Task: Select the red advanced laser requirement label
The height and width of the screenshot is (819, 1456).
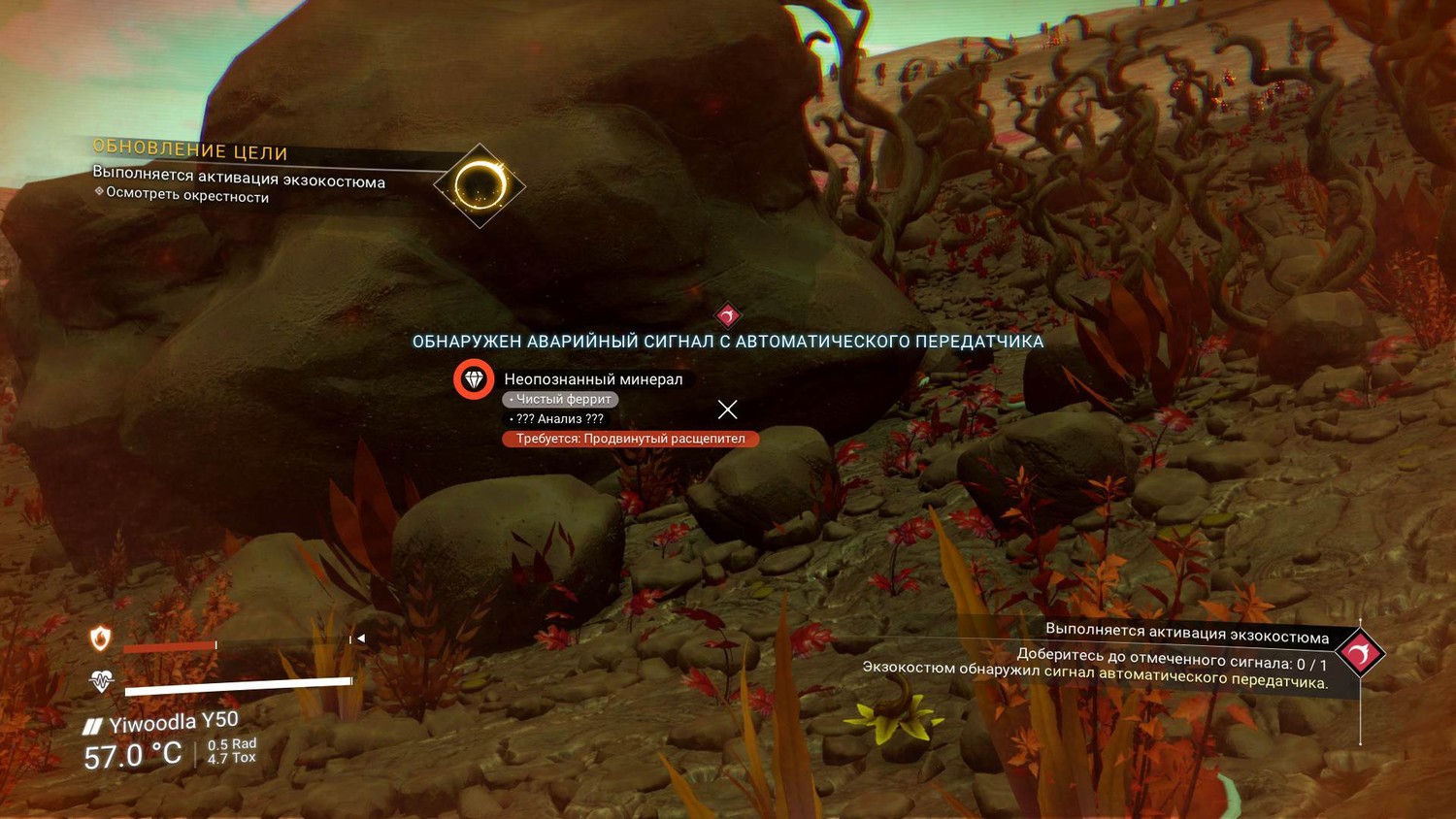Action: pos(630,439)
